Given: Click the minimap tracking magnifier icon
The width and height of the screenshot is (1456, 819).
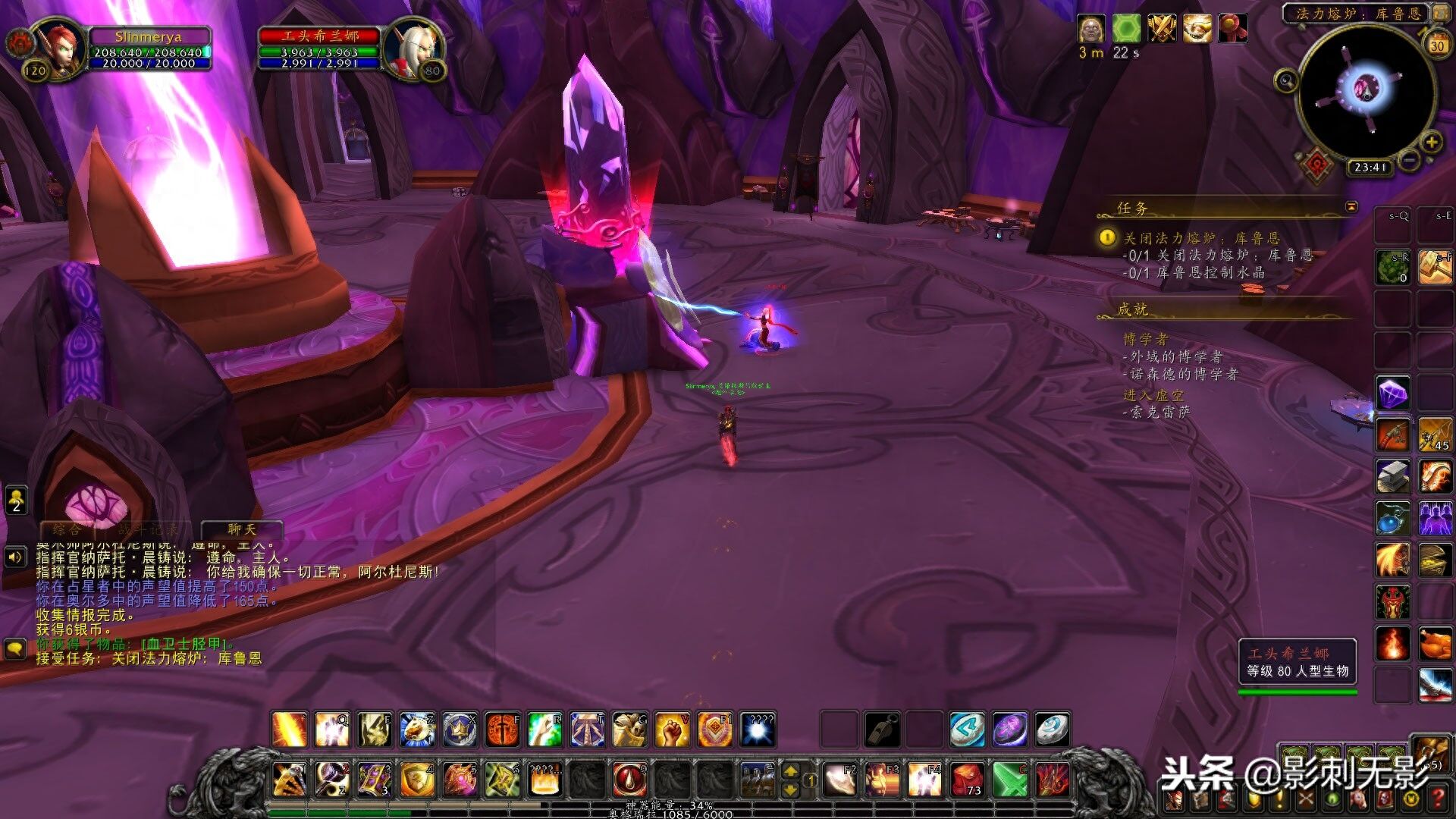Looking at the screenshot, I should pos(1286,80).
